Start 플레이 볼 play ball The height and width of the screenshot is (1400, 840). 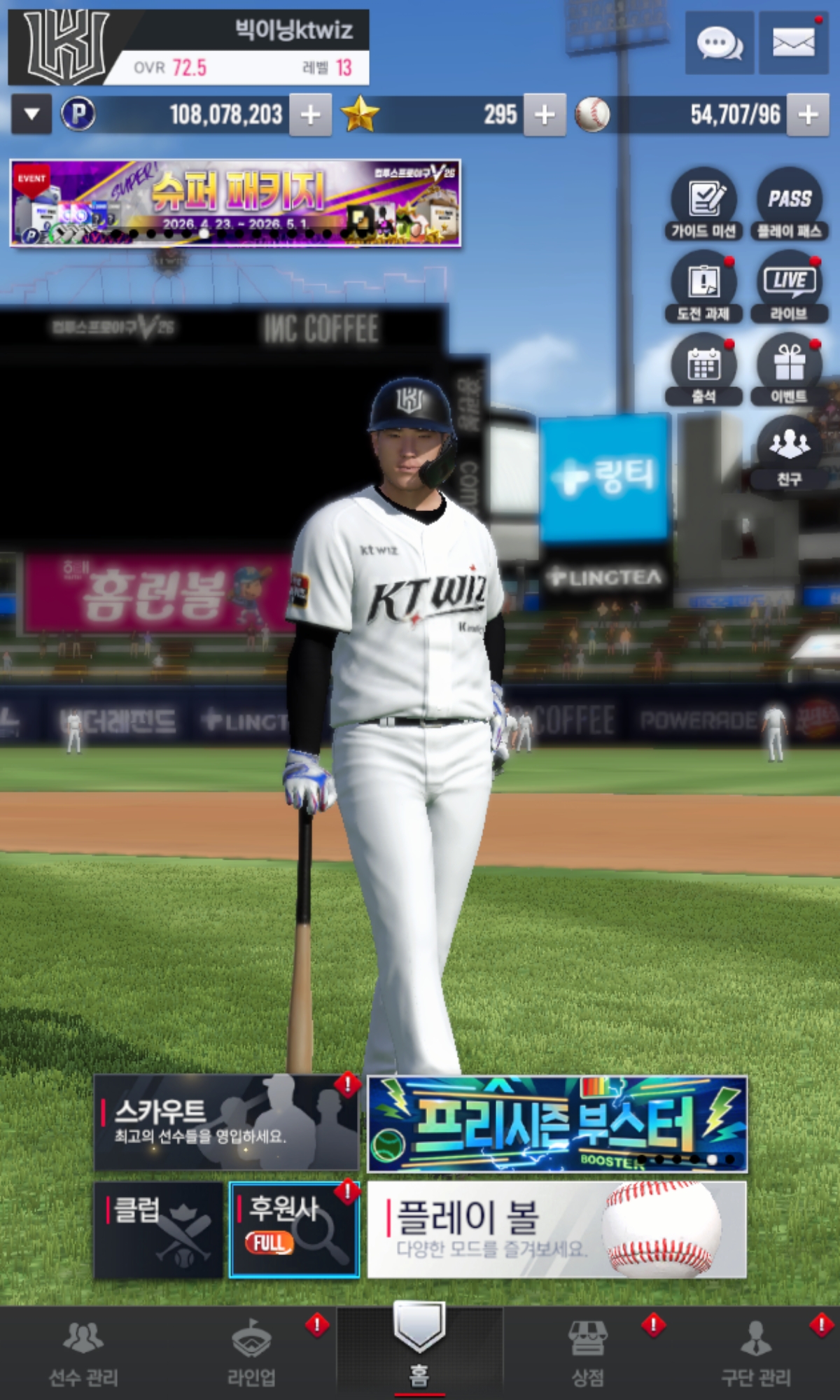557,1230
